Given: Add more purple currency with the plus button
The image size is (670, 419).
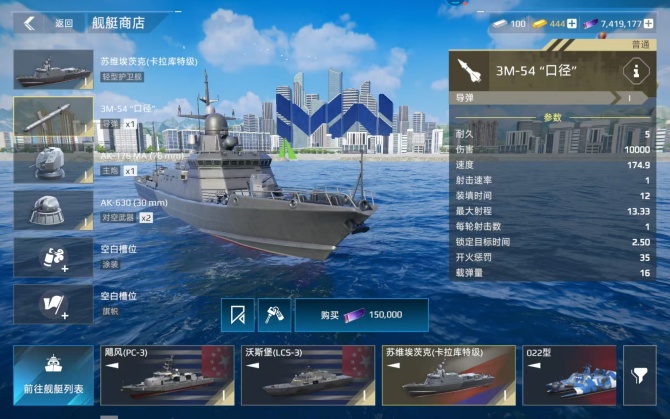Looking at the screenshot, I should 649,23.
